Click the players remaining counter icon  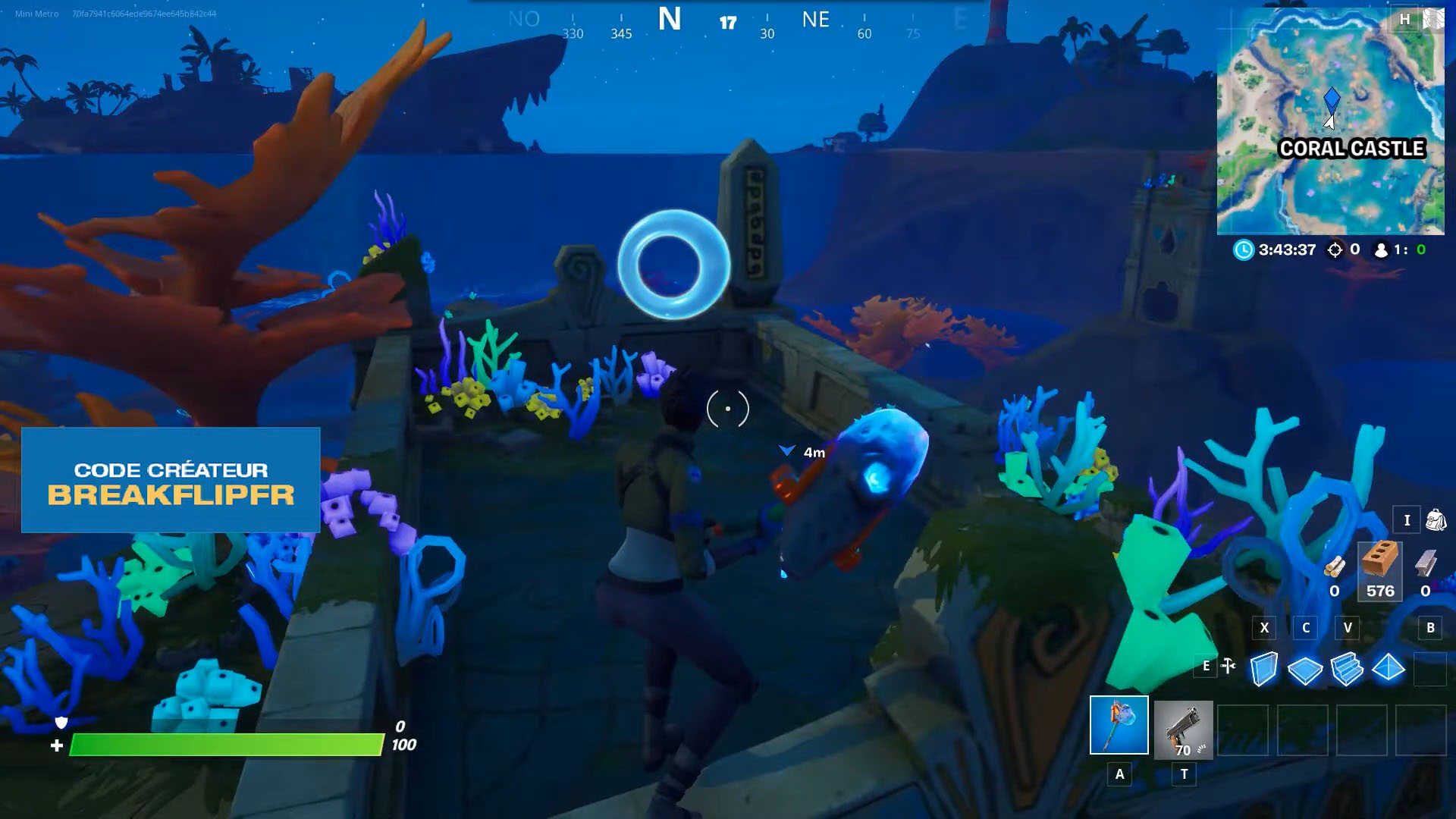click(x=1381, y=249)
